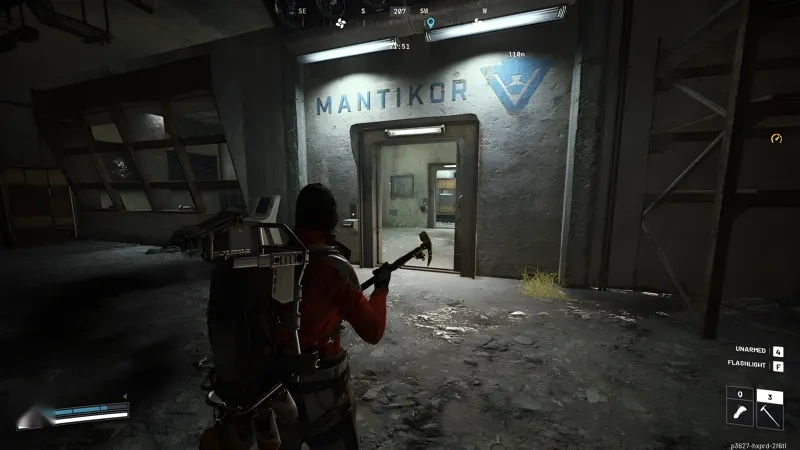Click the orange speedometer status icon

click(776, 138)
